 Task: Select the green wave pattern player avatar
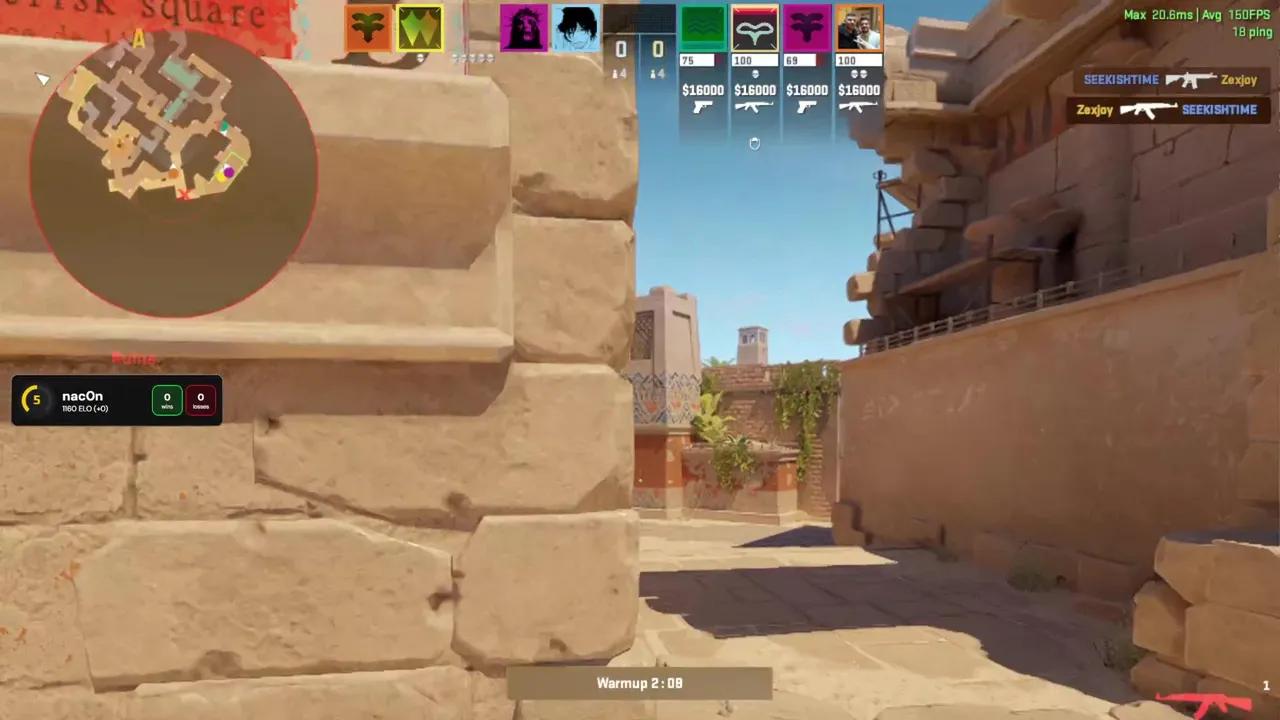tap(703, 27)
